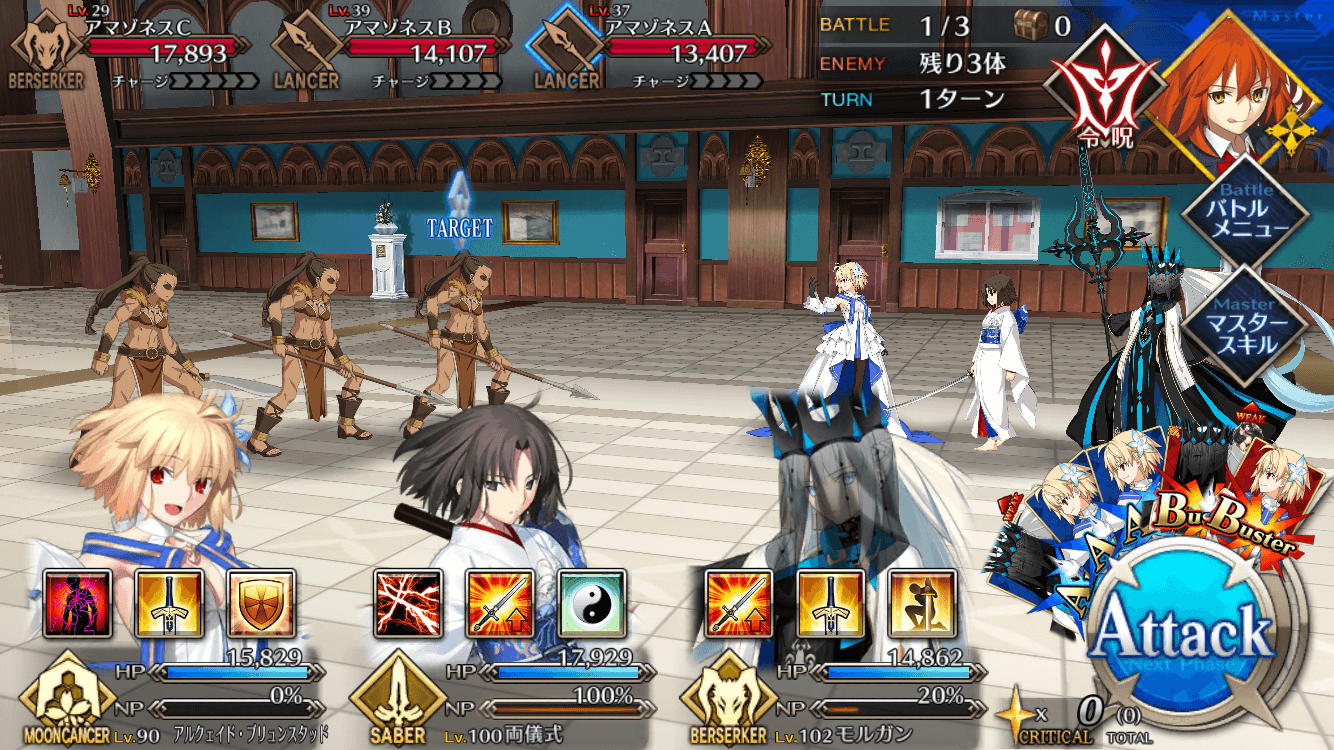Use Ryougi Shiki's yin-yang skill
This screenshot has width=1334, height=750.
[x=592, y=604]
